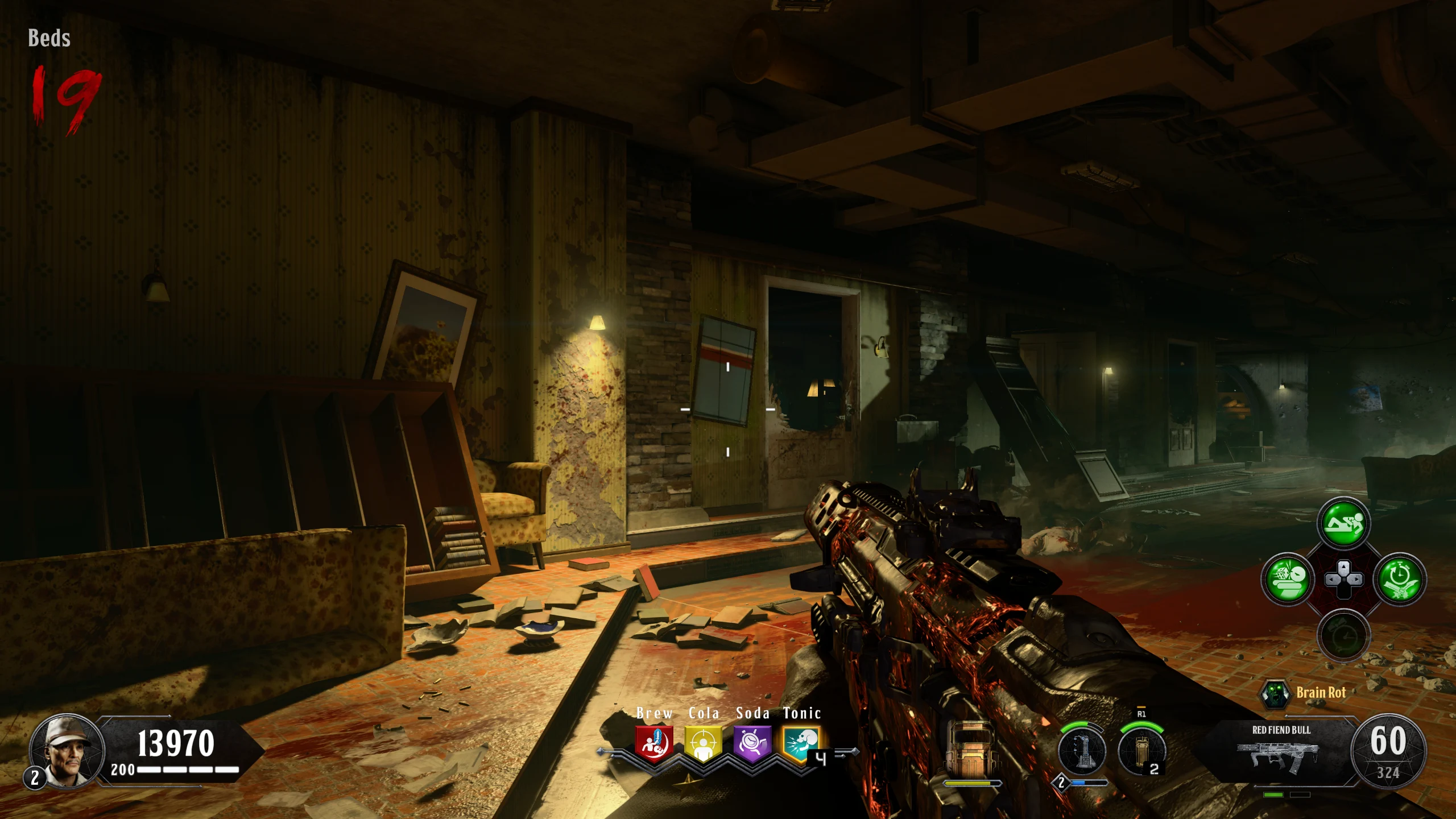Activate the right elixir with stopwatch and gun
The height and width of the screenshot is (819, 1456).
point(1400,580)
